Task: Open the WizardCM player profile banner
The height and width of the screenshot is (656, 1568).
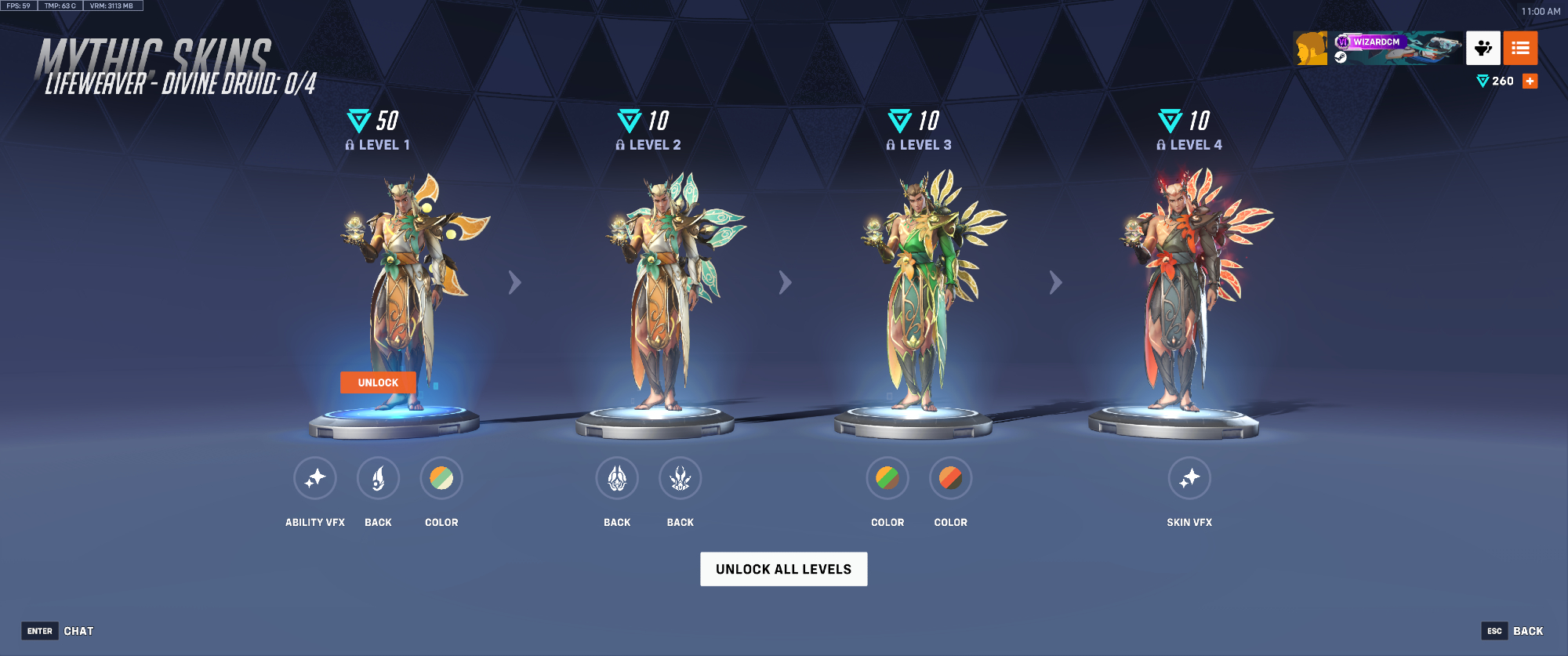Action: 1396,49
